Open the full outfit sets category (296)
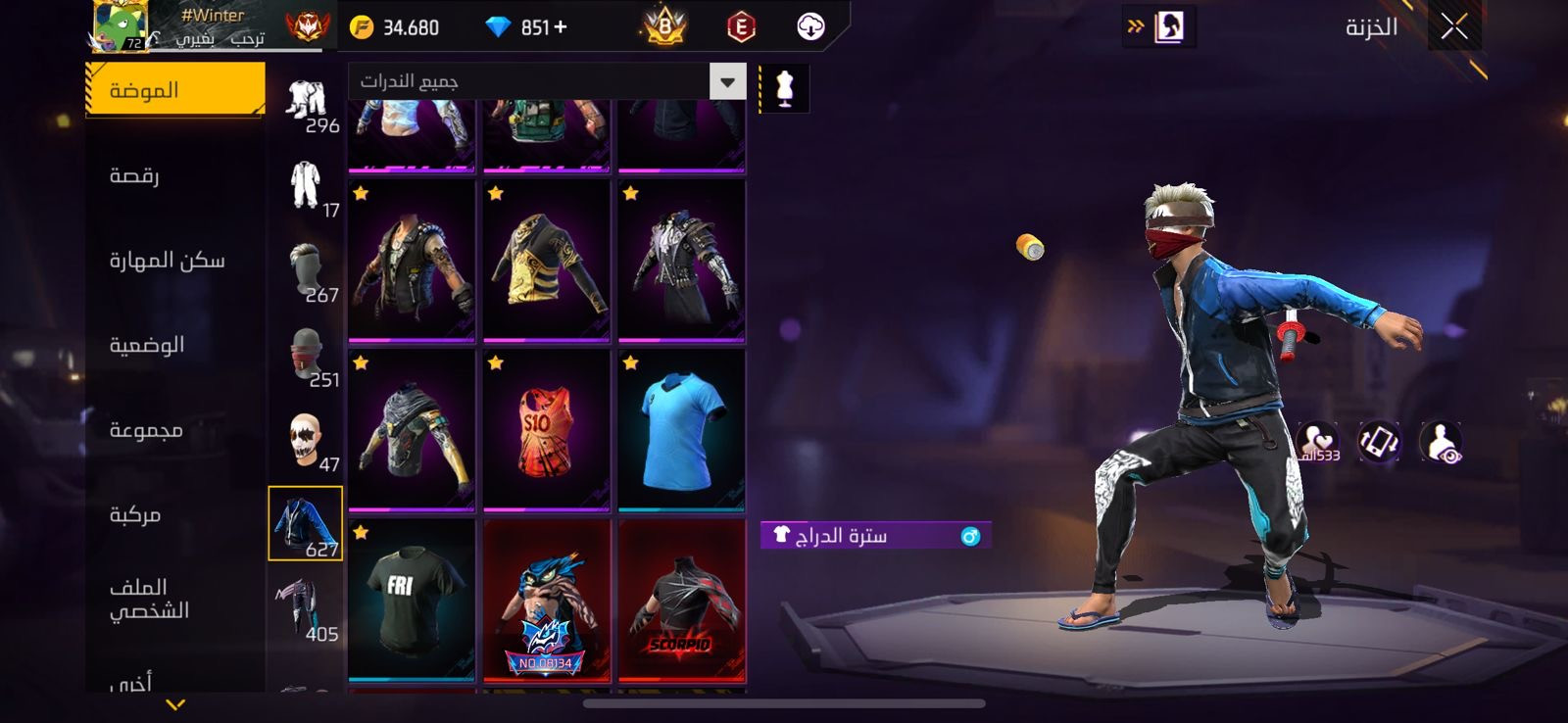1568x723 pixels. pos(306,101)
